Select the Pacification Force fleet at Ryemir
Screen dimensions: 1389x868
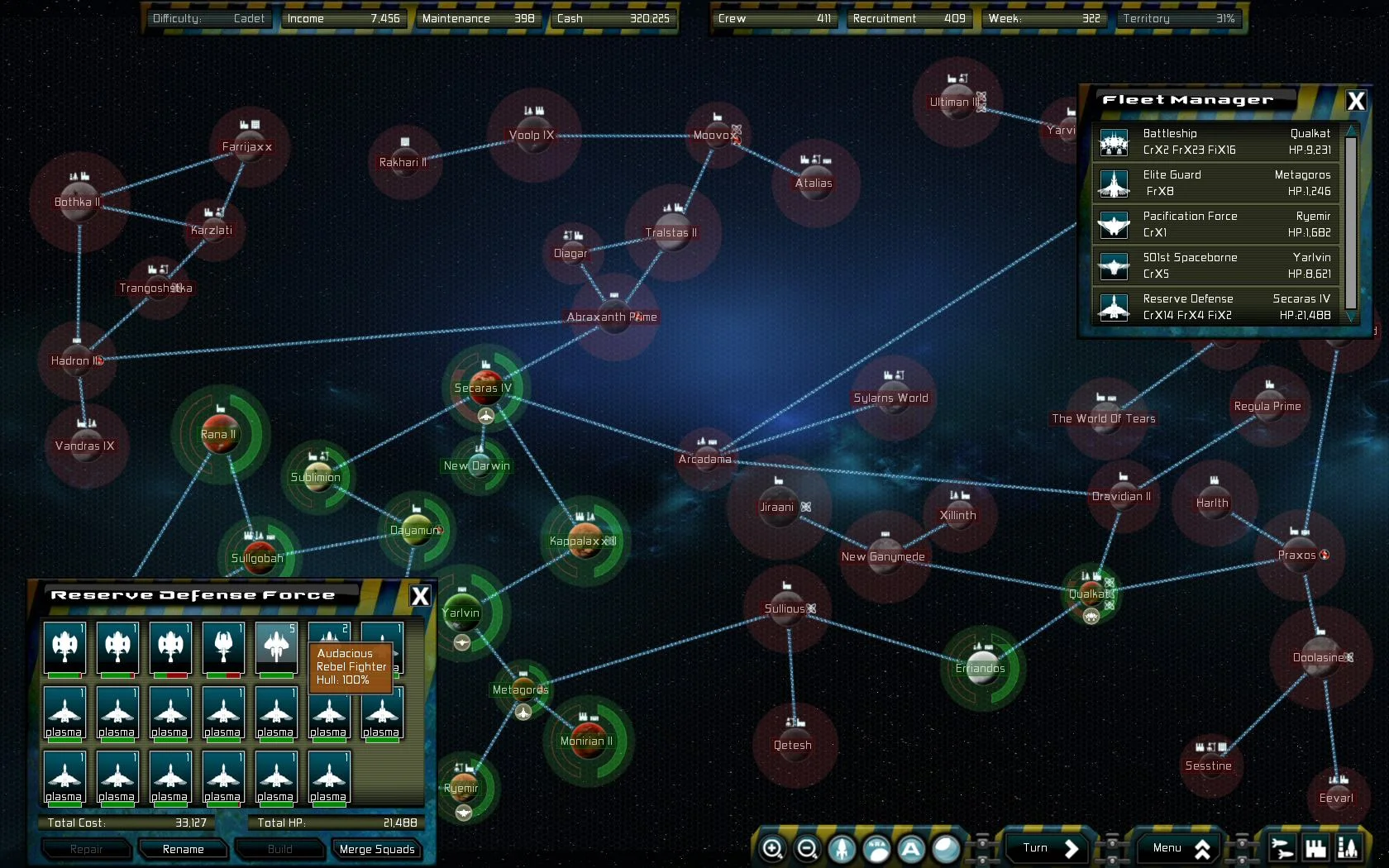point(1215,224)
